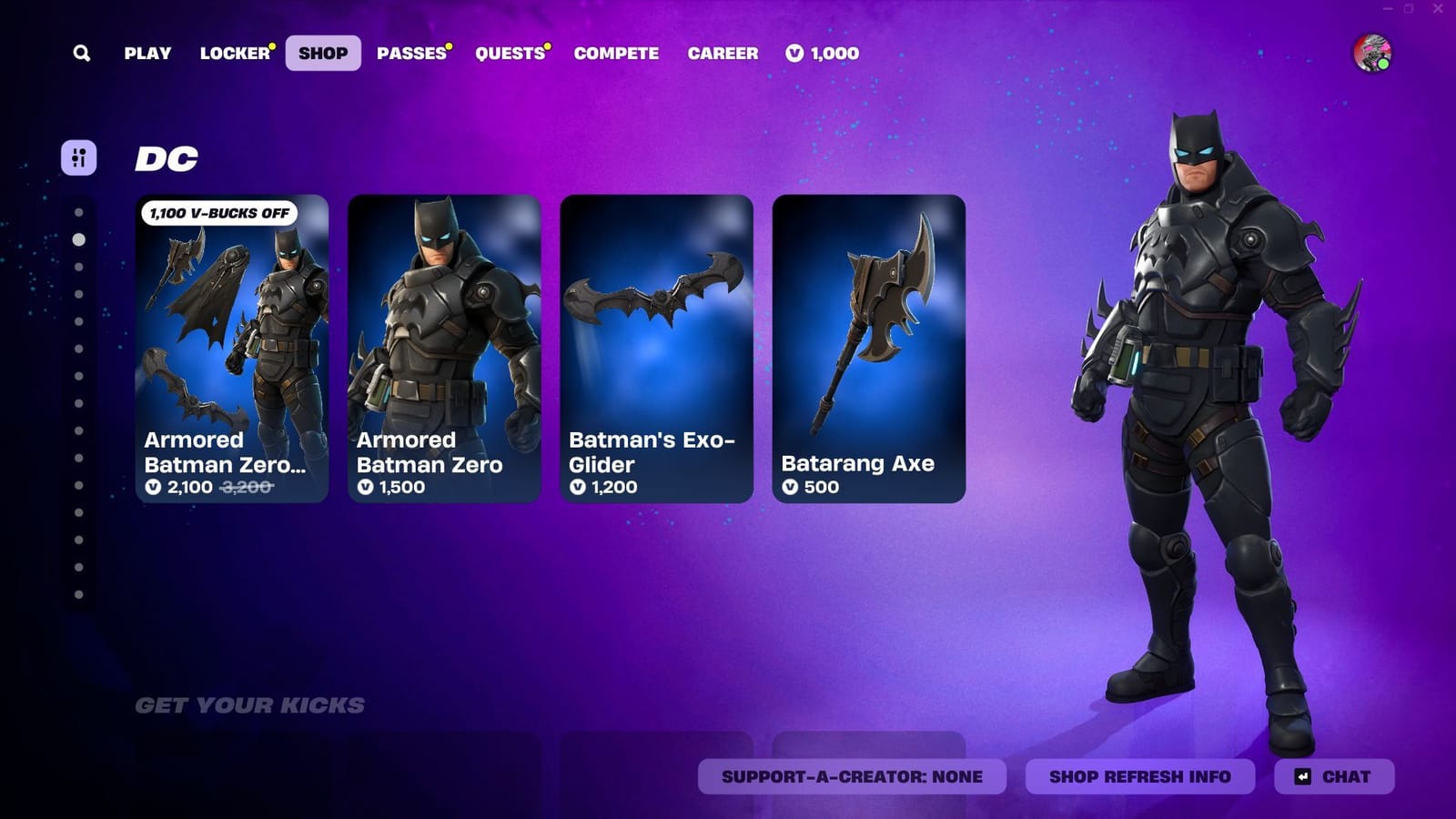Open Batman's Exo-Glider listing
The image size is (1456, 819).
coord(655,346)
